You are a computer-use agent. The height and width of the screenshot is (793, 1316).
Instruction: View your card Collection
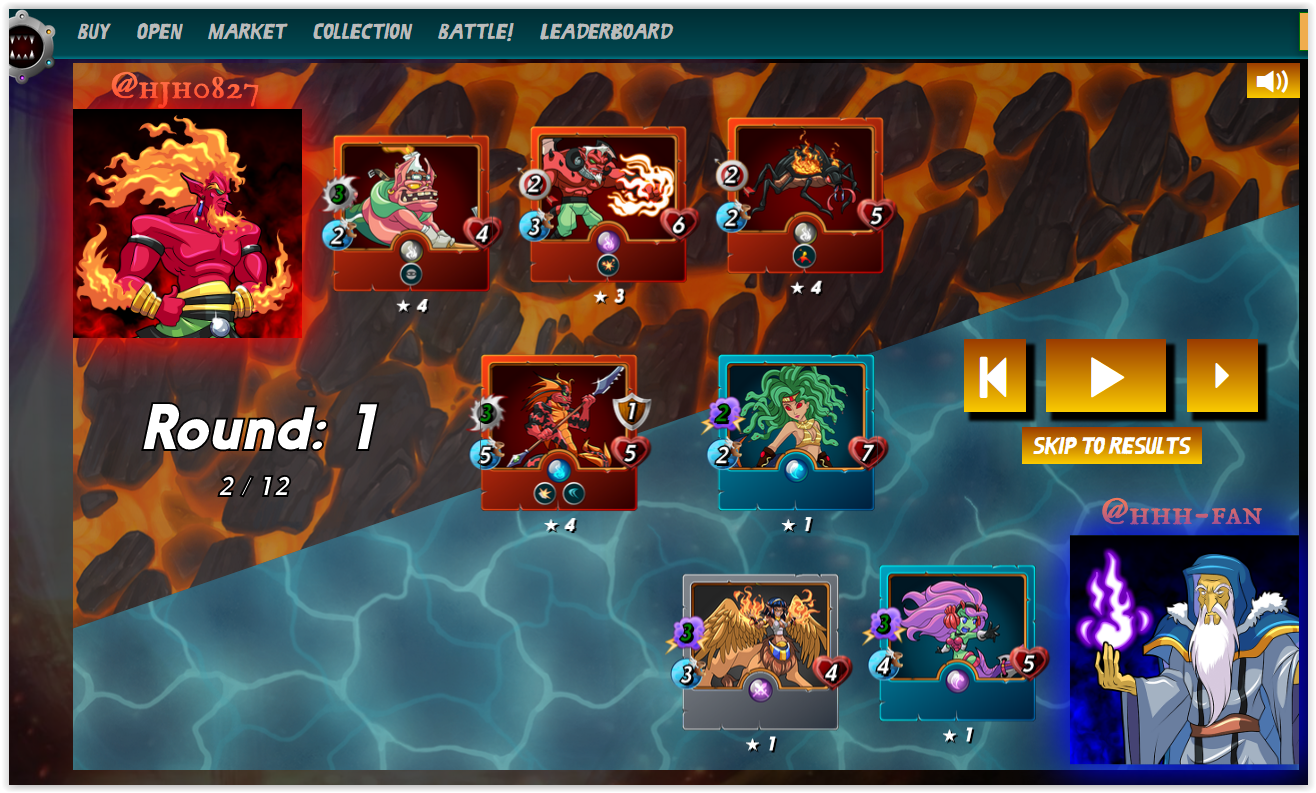362,31
